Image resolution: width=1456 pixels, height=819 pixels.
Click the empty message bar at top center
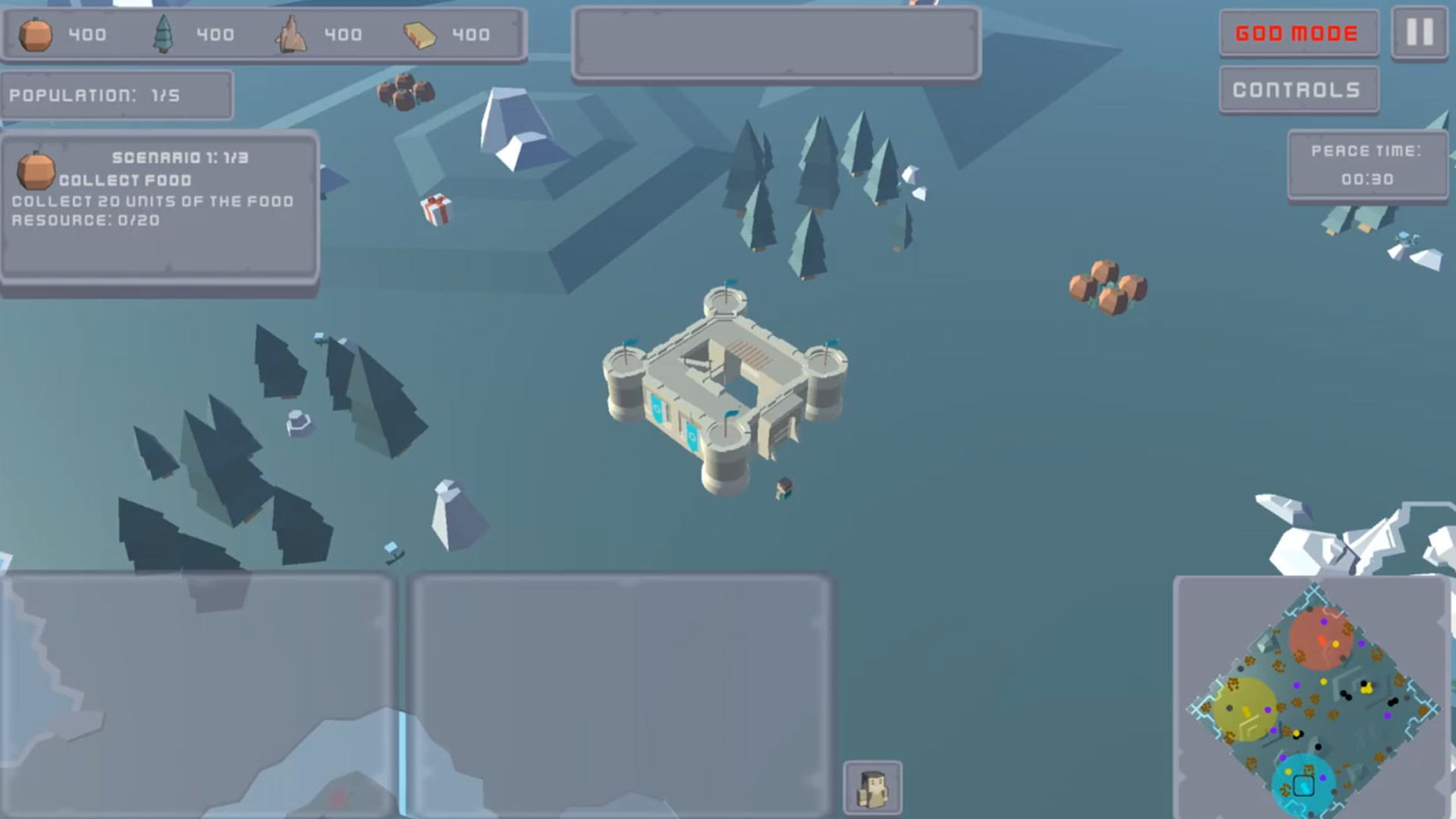click(x=775, y=43)
